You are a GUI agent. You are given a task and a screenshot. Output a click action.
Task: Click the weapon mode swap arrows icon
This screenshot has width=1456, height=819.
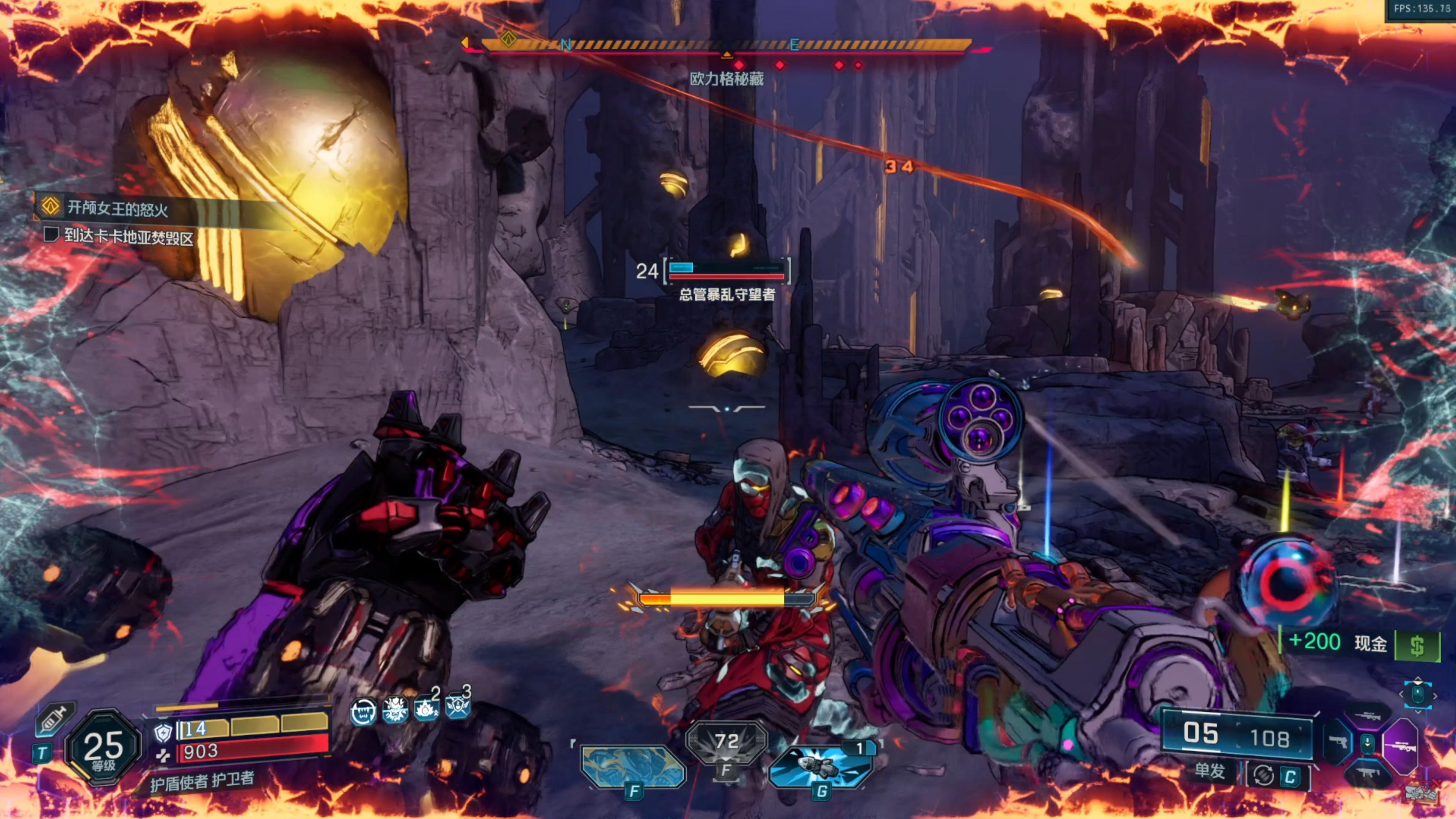[1263, 775]
